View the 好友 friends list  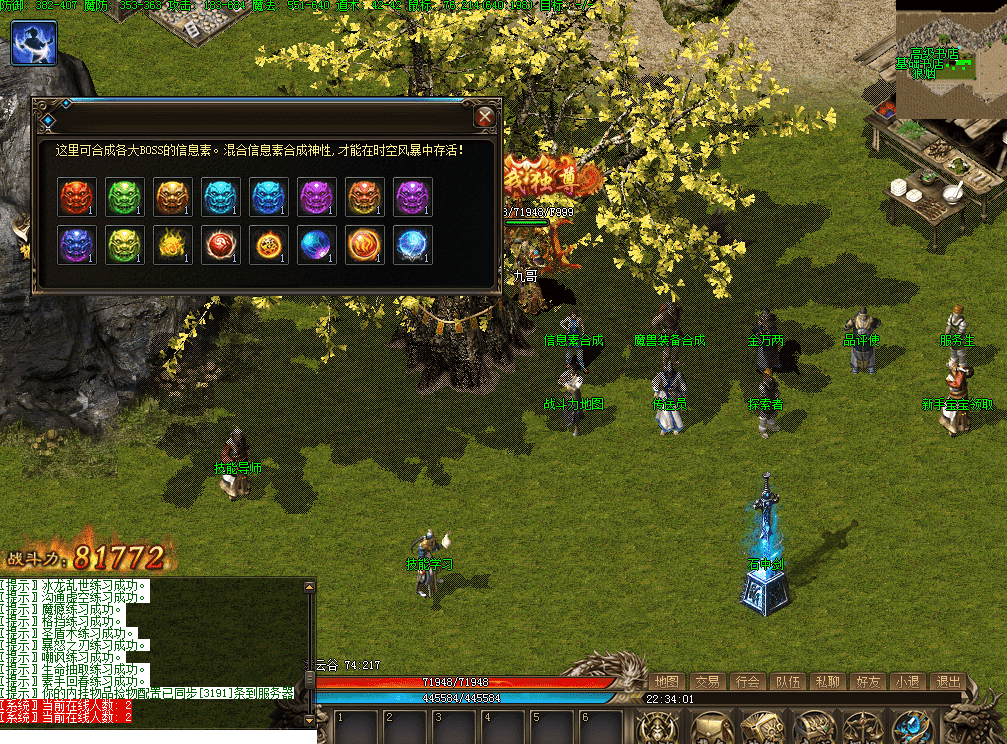click(867, 681)
